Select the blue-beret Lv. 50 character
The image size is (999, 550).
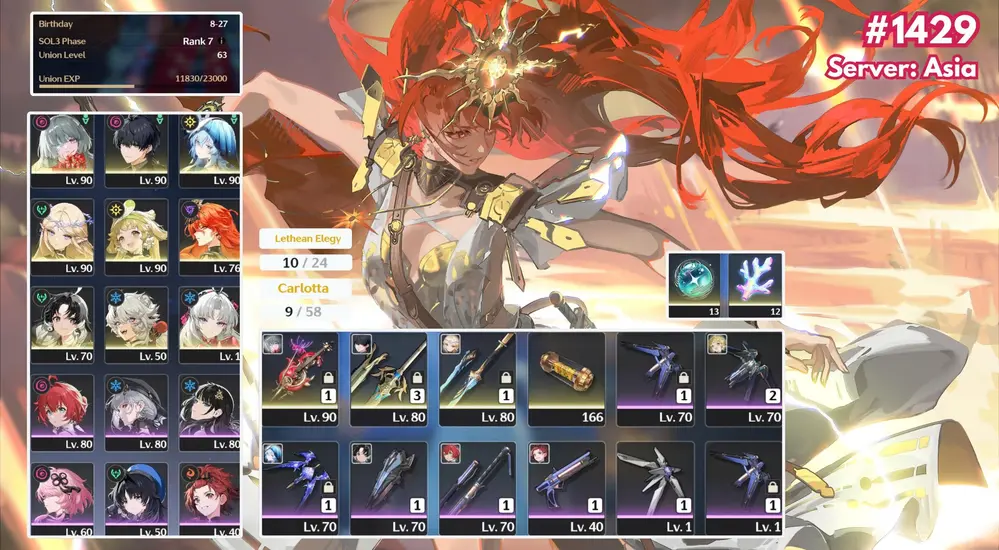pyautogui.click(x=138, y=497)
